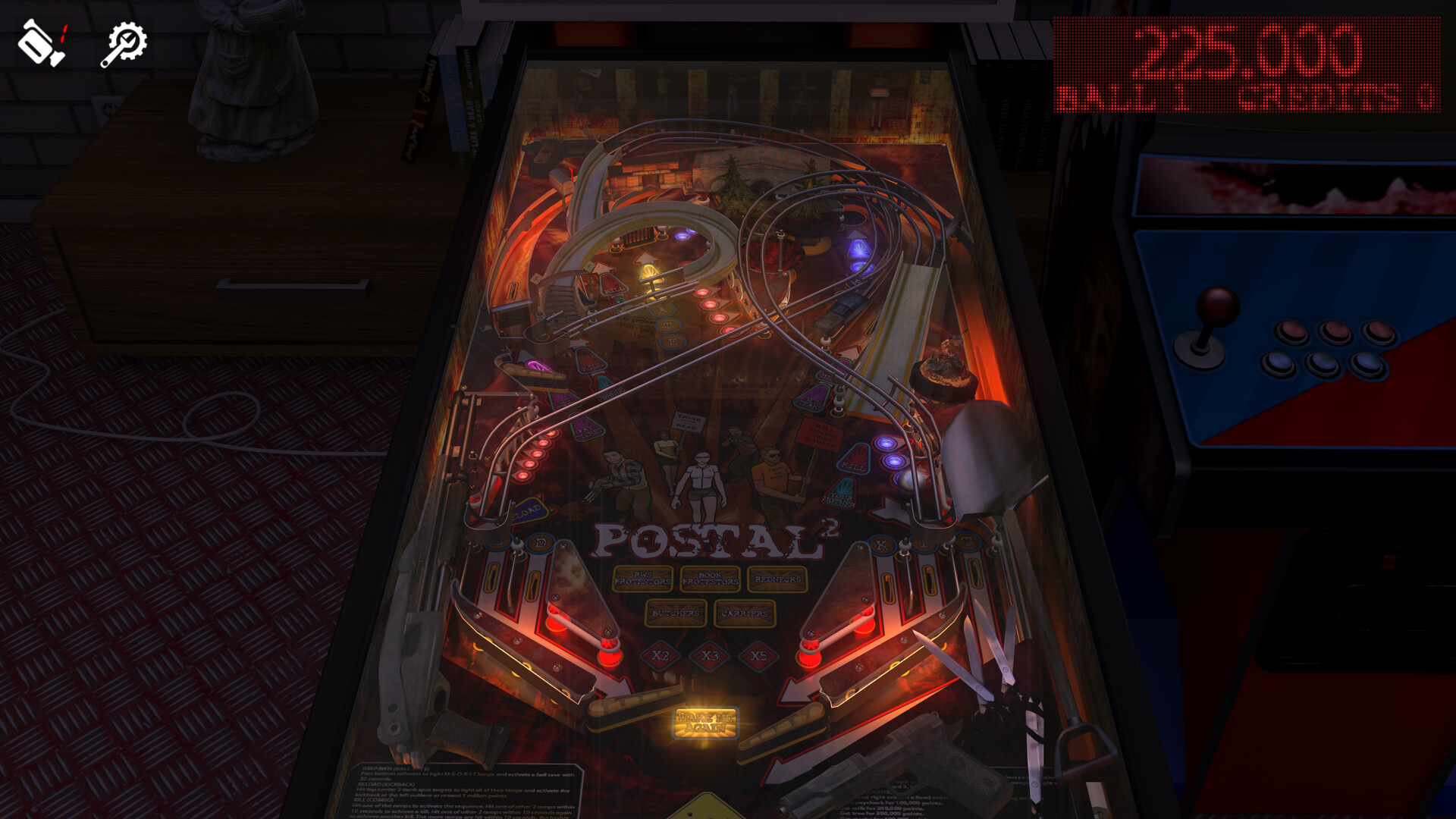1456x819 pixels.
Task: Click the Butchers target panel
Action: [676, 613]
